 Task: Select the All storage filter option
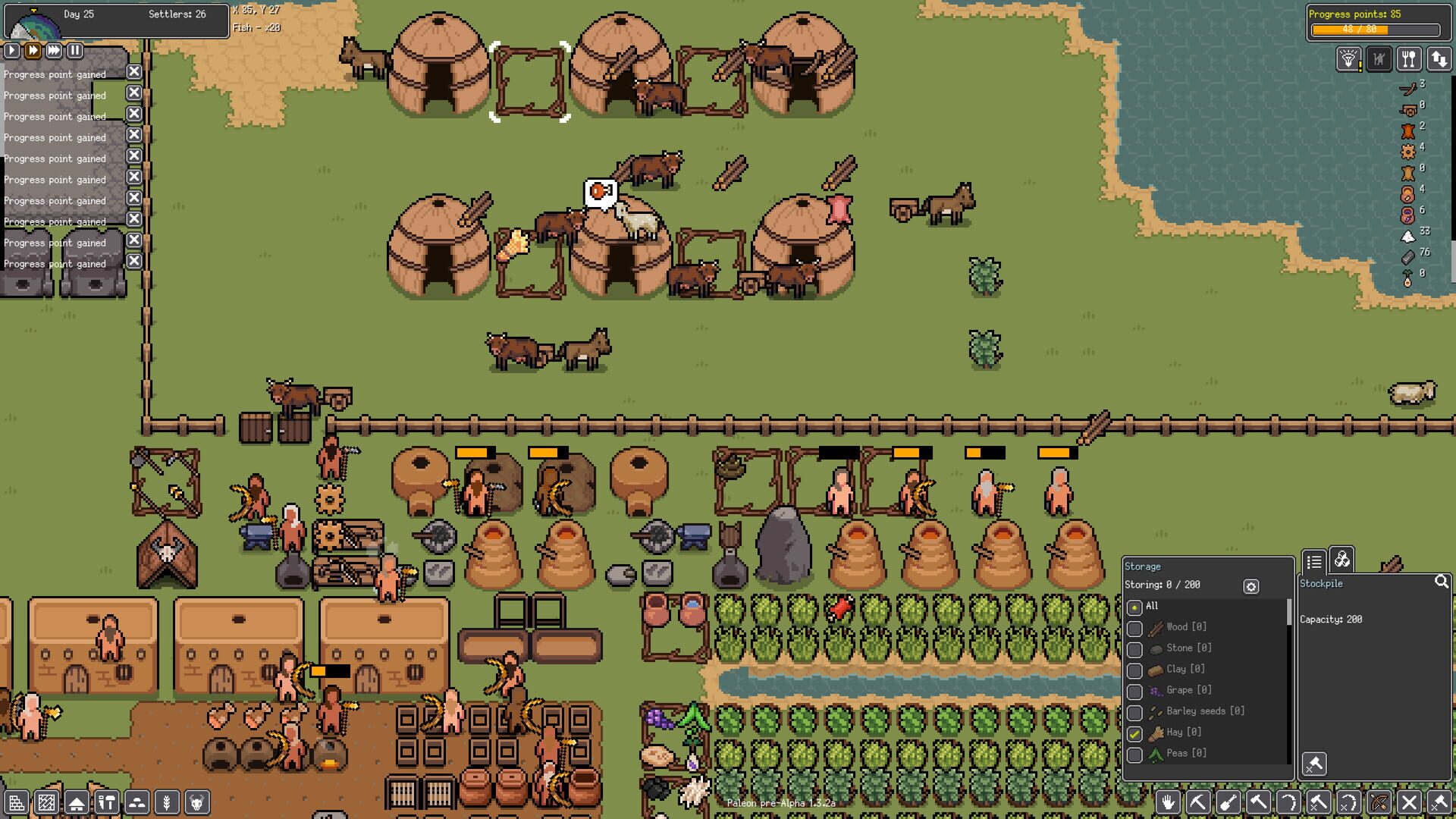click(1134, 607)
